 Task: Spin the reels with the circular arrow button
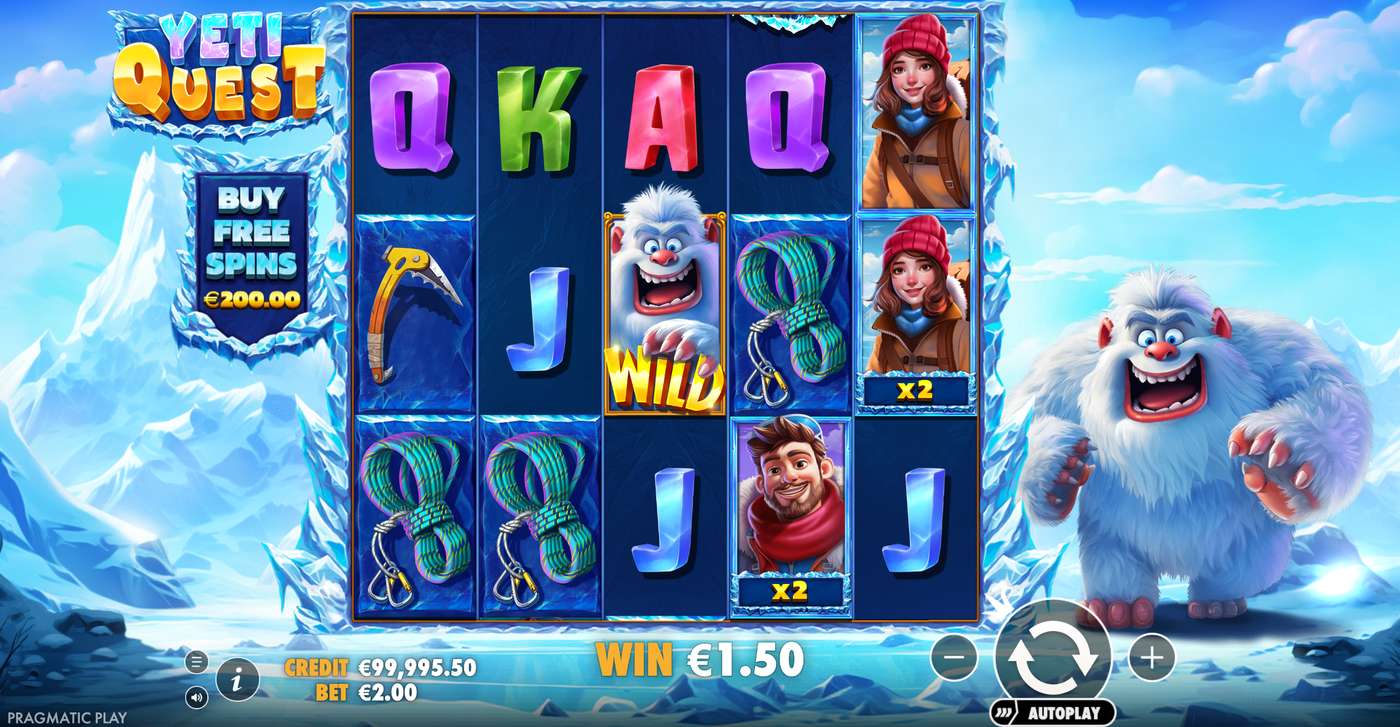1053,658
